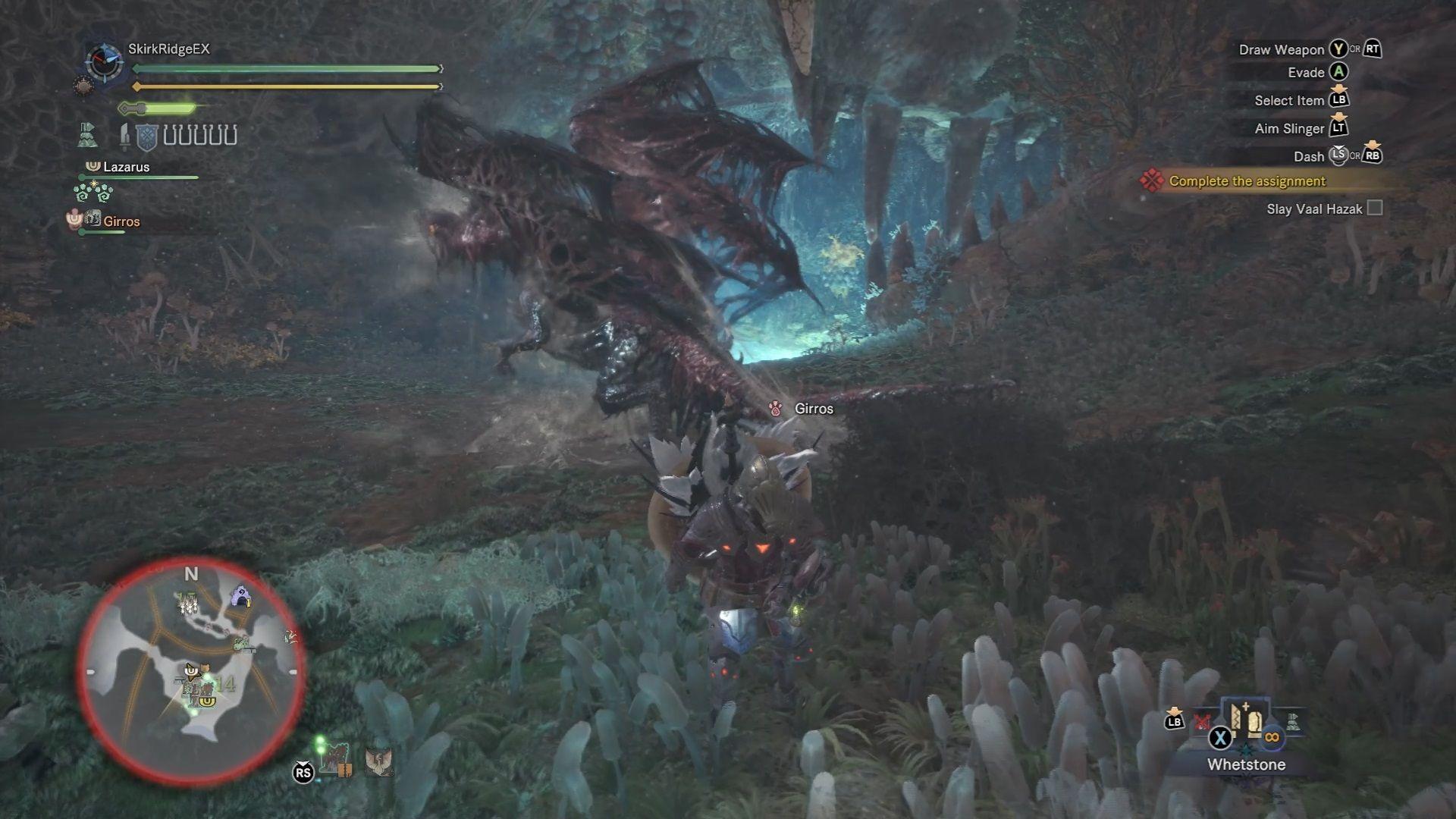Select the winged monster icon beside Vaal Hazak
This screenshot has width=1456, height=819.
coord(378,761)
